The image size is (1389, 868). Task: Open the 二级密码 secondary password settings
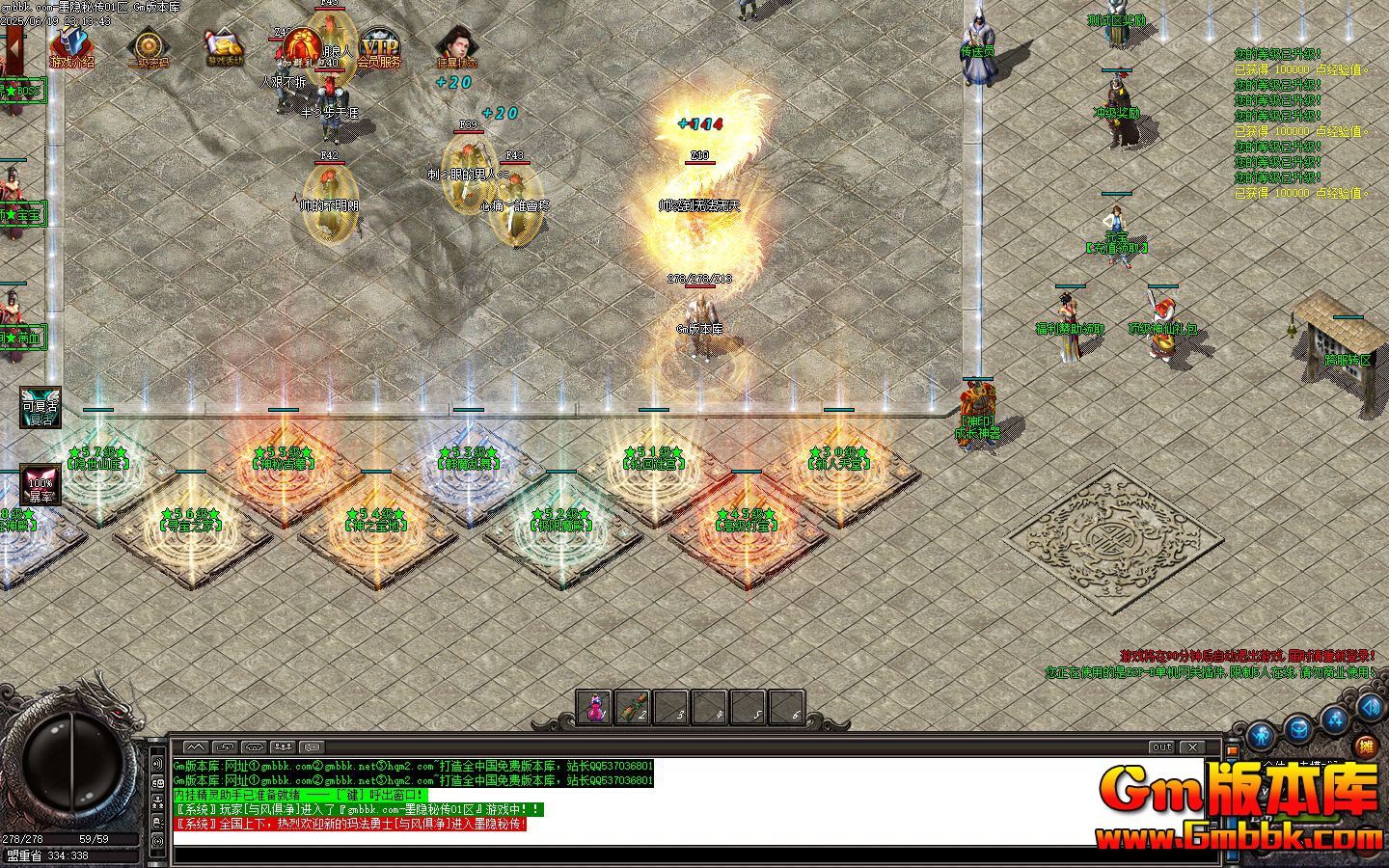point(150,46)
